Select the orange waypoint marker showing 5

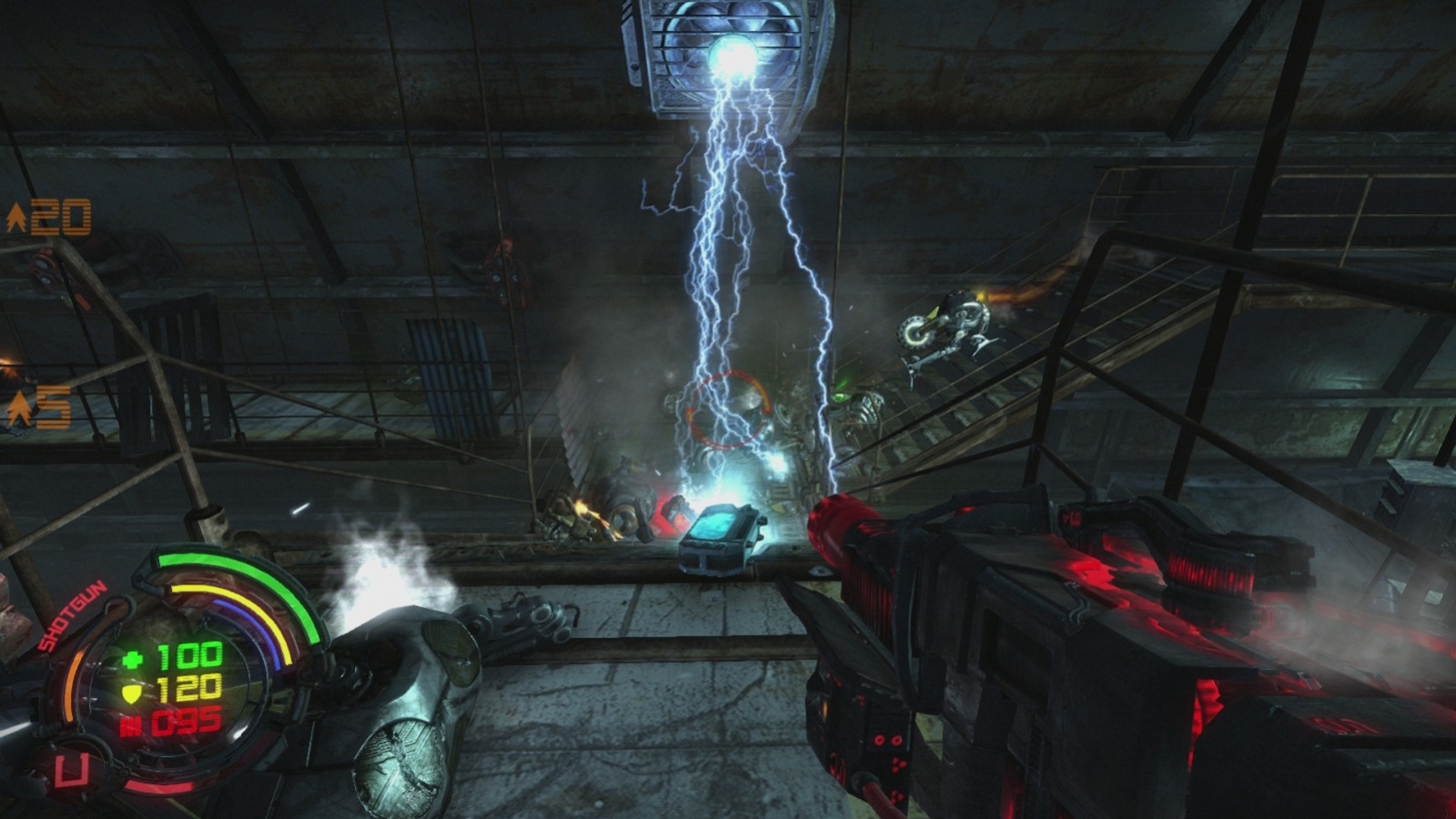coord(39,409)
